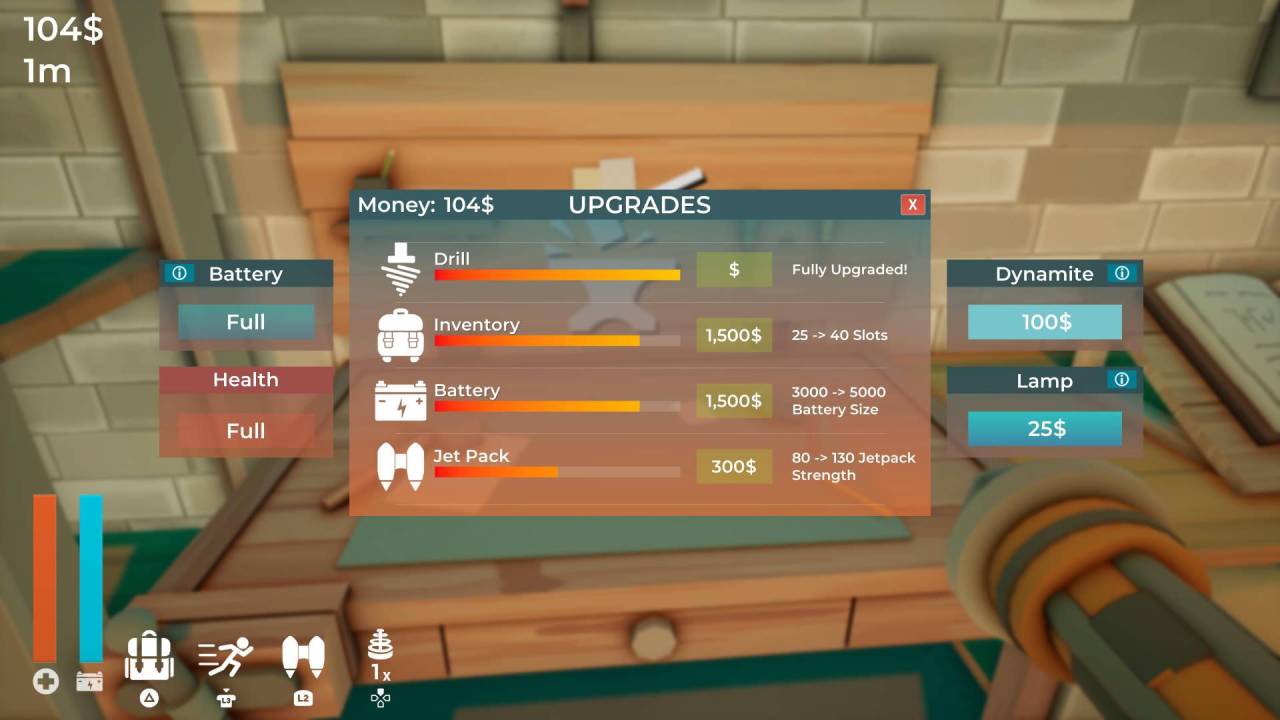The height and width of the screenshot is (720, 1280).
Task: Click the Jet Pack upgrade icon
Action: pos(401,466)
